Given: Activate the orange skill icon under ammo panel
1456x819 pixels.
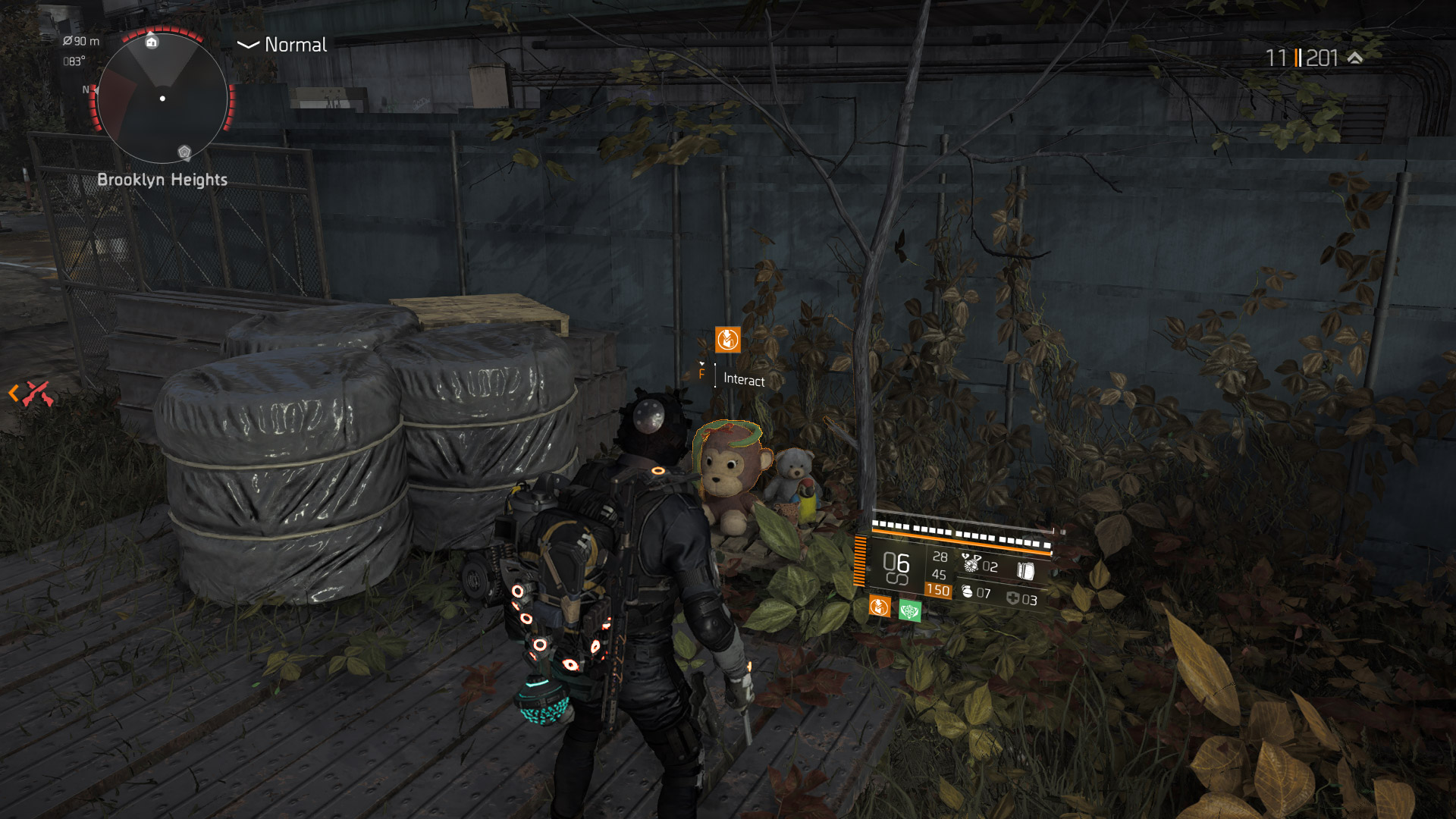Looking at the screenshot, I should pos(879,606).
